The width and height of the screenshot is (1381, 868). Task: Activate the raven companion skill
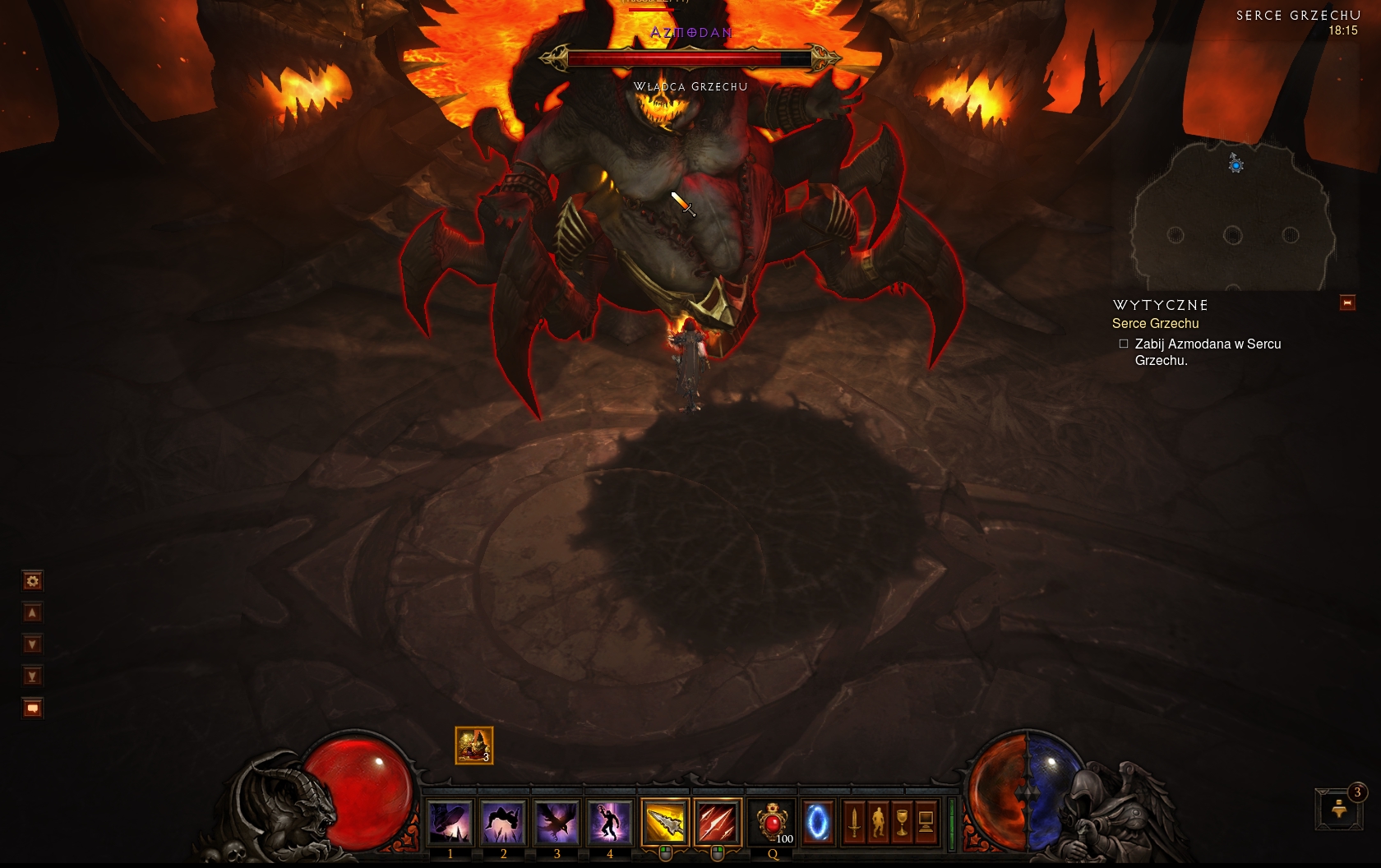(x=557, y=822)
